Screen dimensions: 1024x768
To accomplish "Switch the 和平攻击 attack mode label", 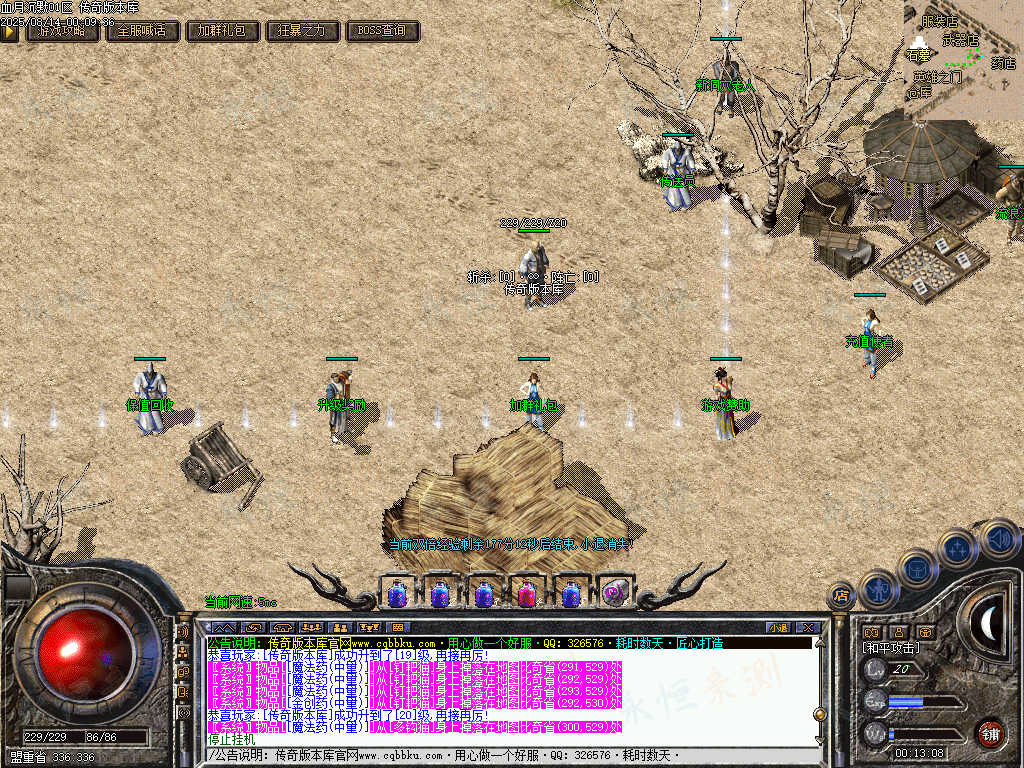I will [x=890, y=648].
